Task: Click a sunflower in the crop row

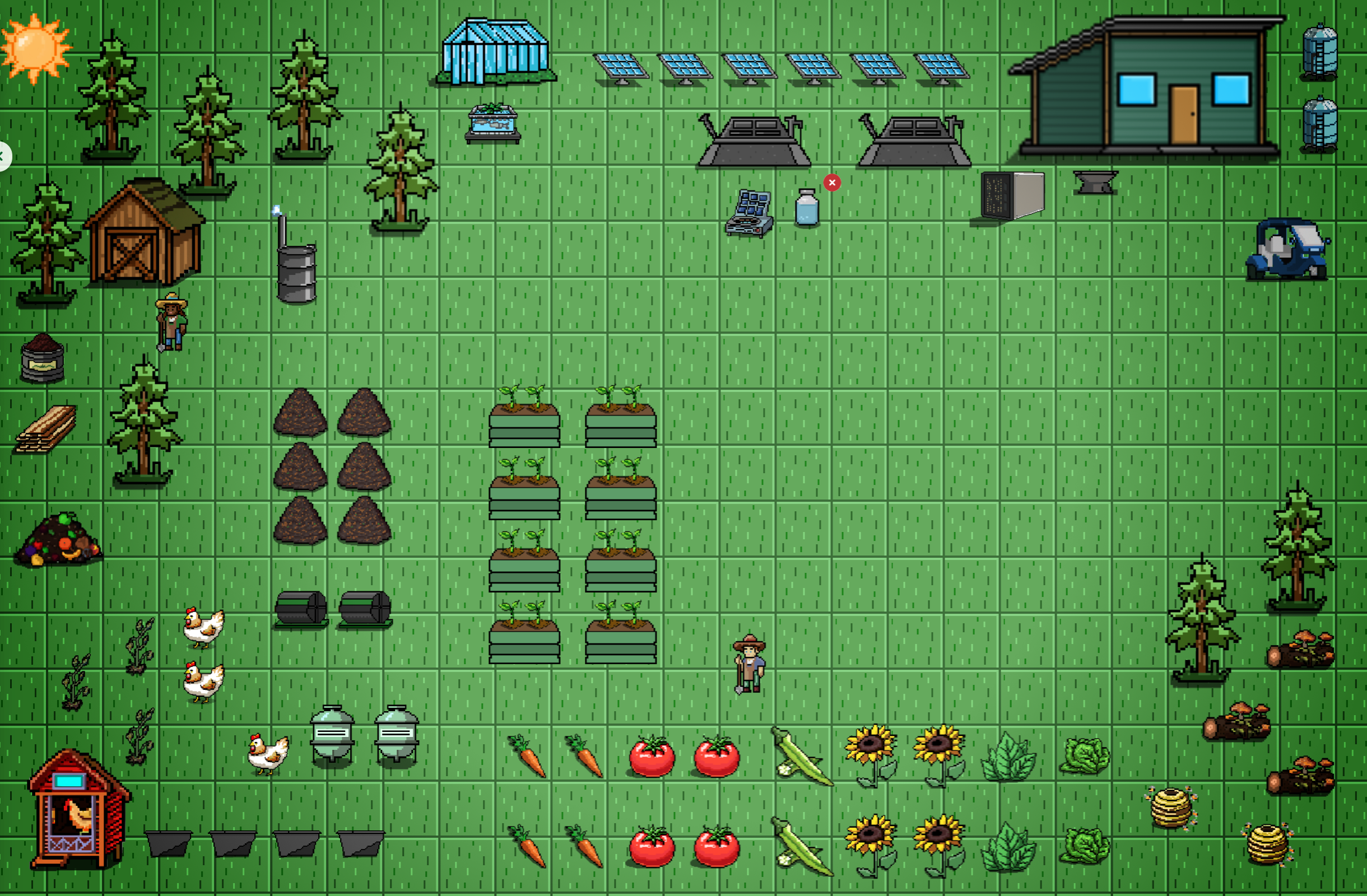Action: coord(873,752)
